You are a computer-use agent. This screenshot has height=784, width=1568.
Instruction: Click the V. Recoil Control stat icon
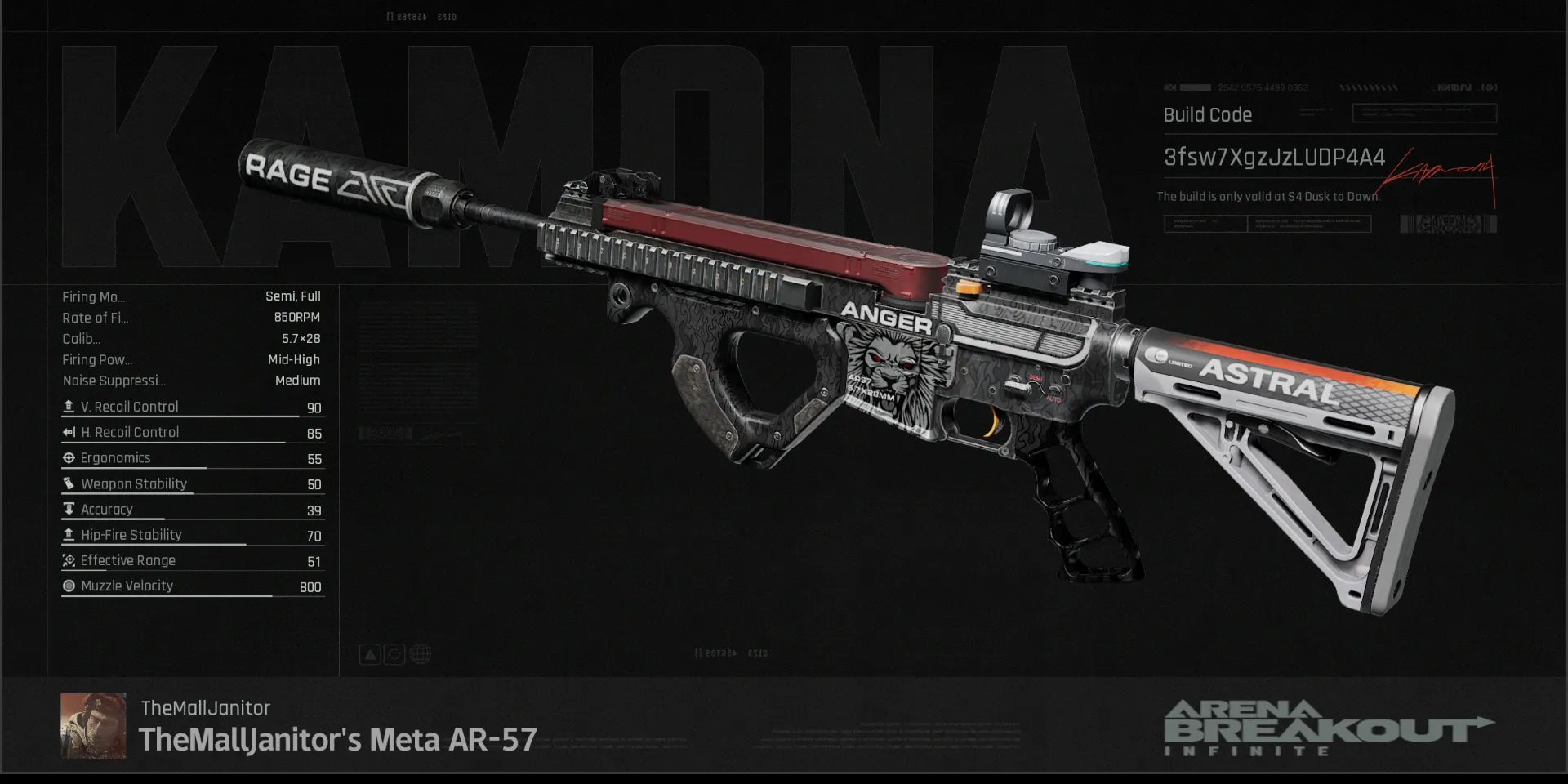[x=69, y=406]
